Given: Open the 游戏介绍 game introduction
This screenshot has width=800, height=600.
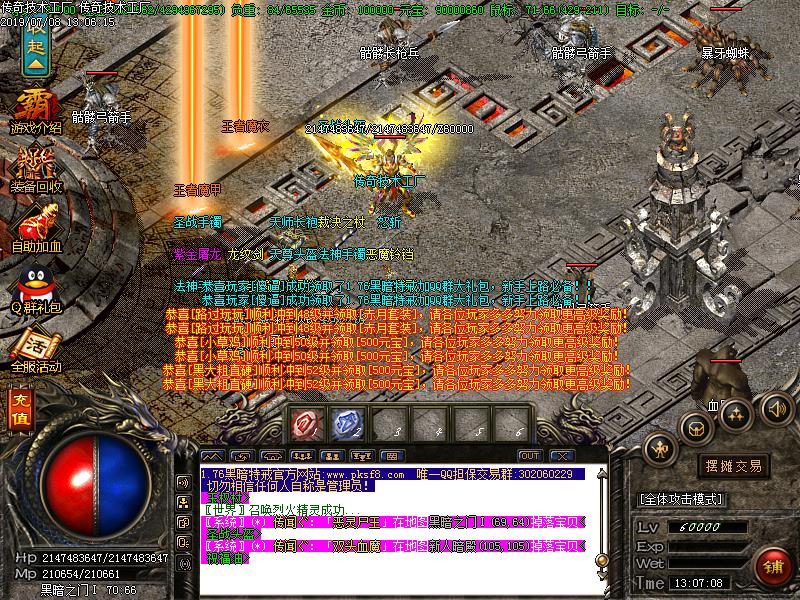Looking at the screenshot, I should point(36,108).
